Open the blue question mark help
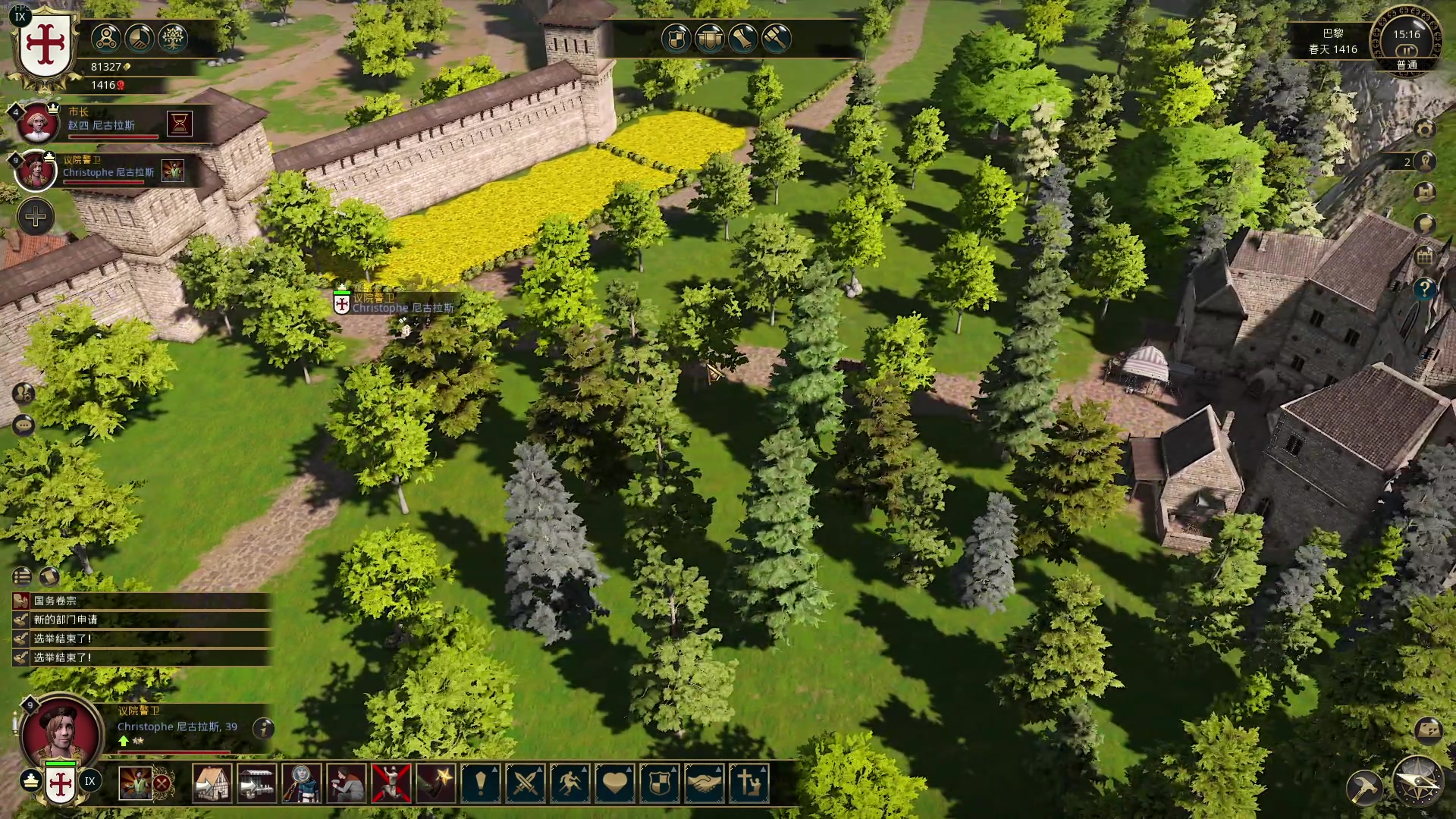The height and width of the screenshot is (819, 1456). point(1424,288)
